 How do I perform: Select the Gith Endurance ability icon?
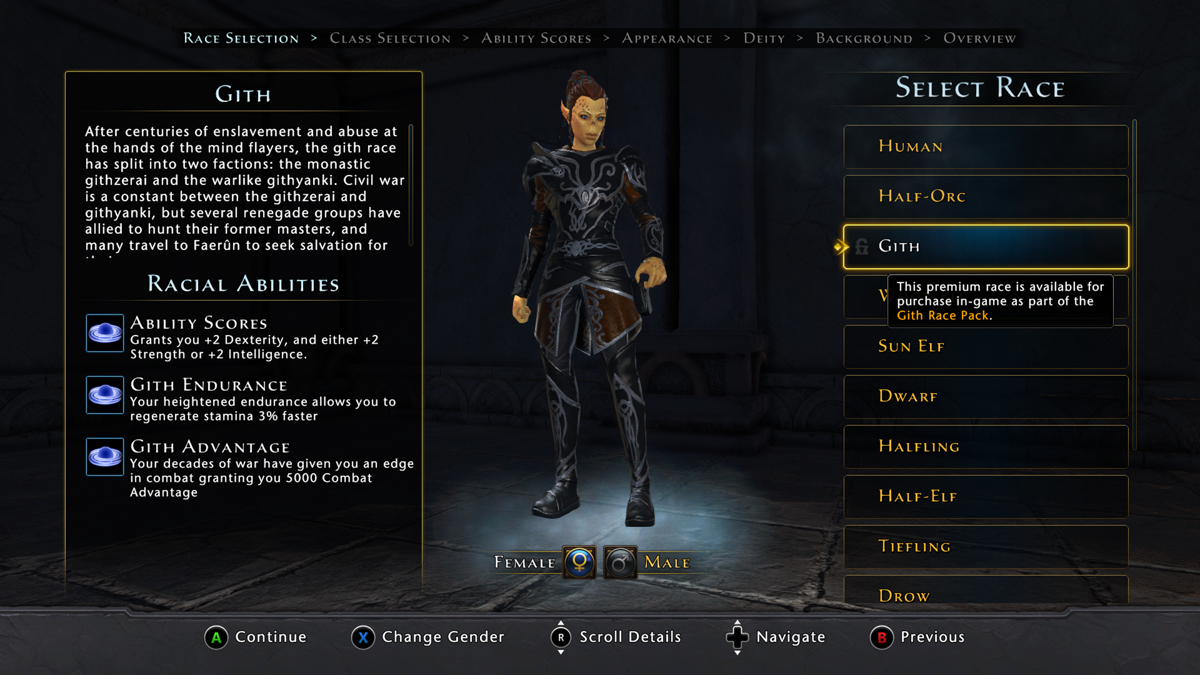pyautogui.click(x=105, y=396)
